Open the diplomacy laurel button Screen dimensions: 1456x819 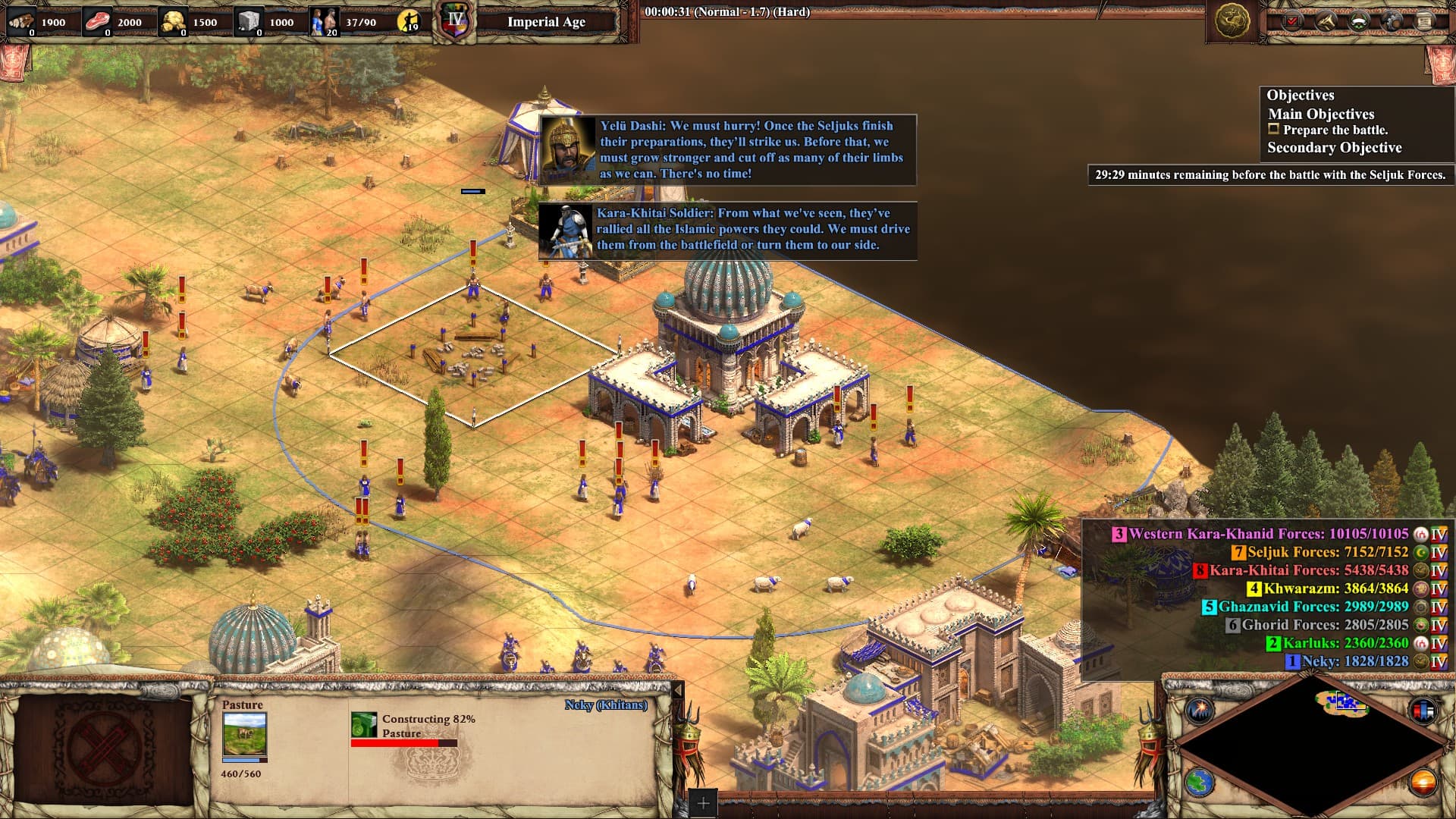pos(1358,22)
